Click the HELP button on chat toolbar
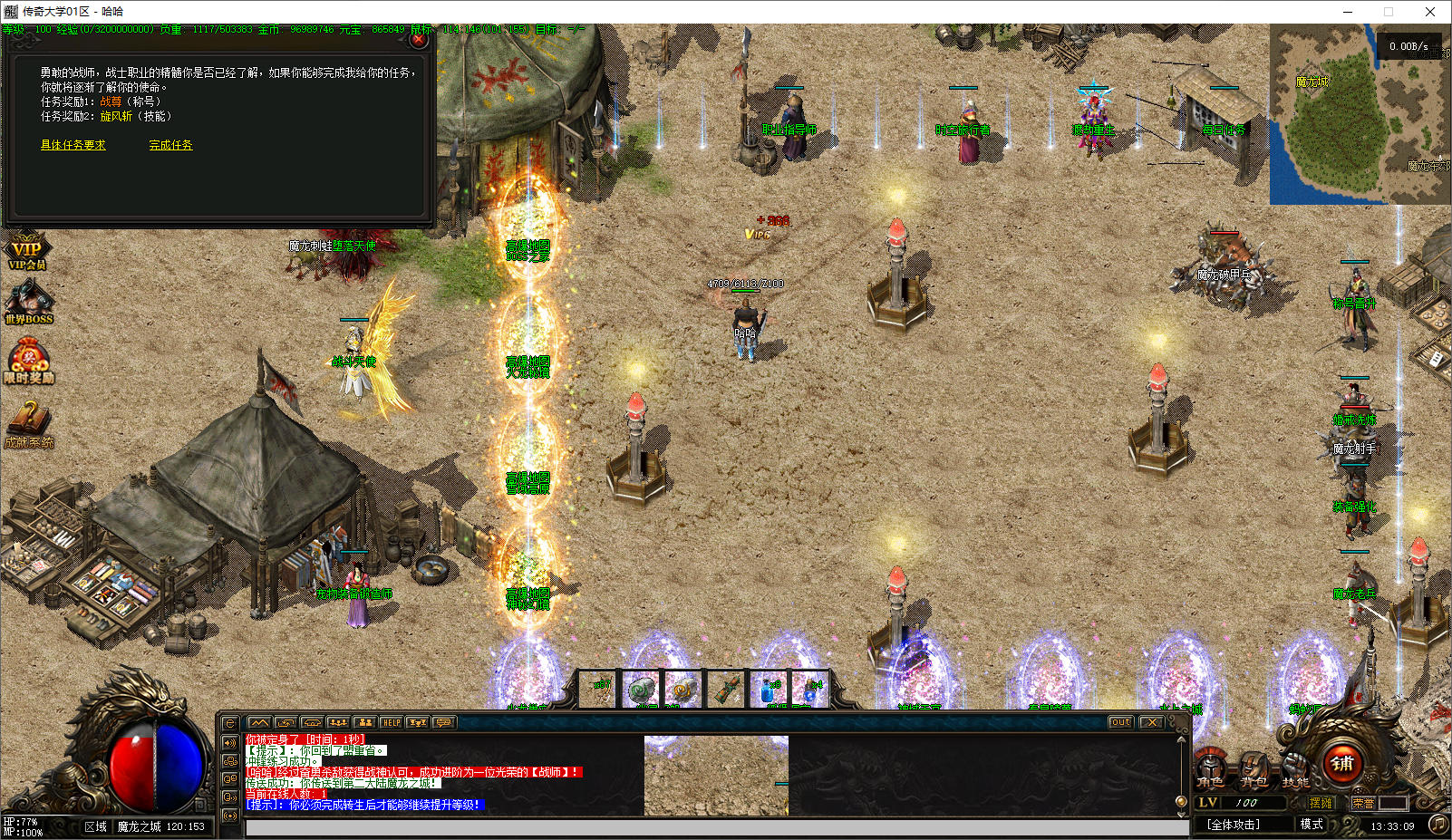The width and height of the screenshot is (1452, 840). tap(391, 722)
